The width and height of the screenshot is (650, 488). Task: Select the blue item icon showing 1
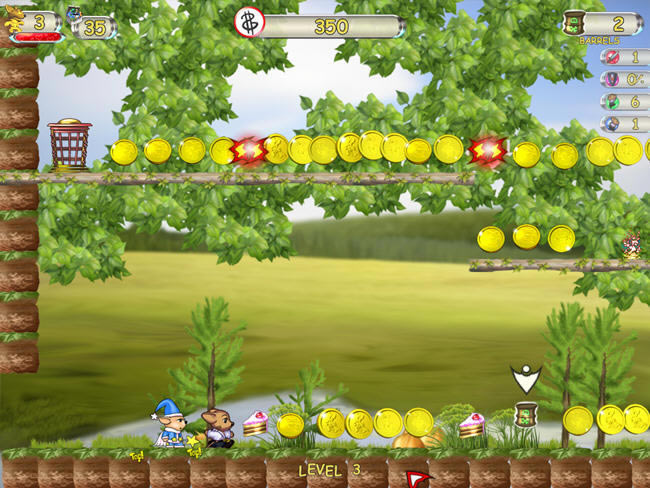click(610, 124)
